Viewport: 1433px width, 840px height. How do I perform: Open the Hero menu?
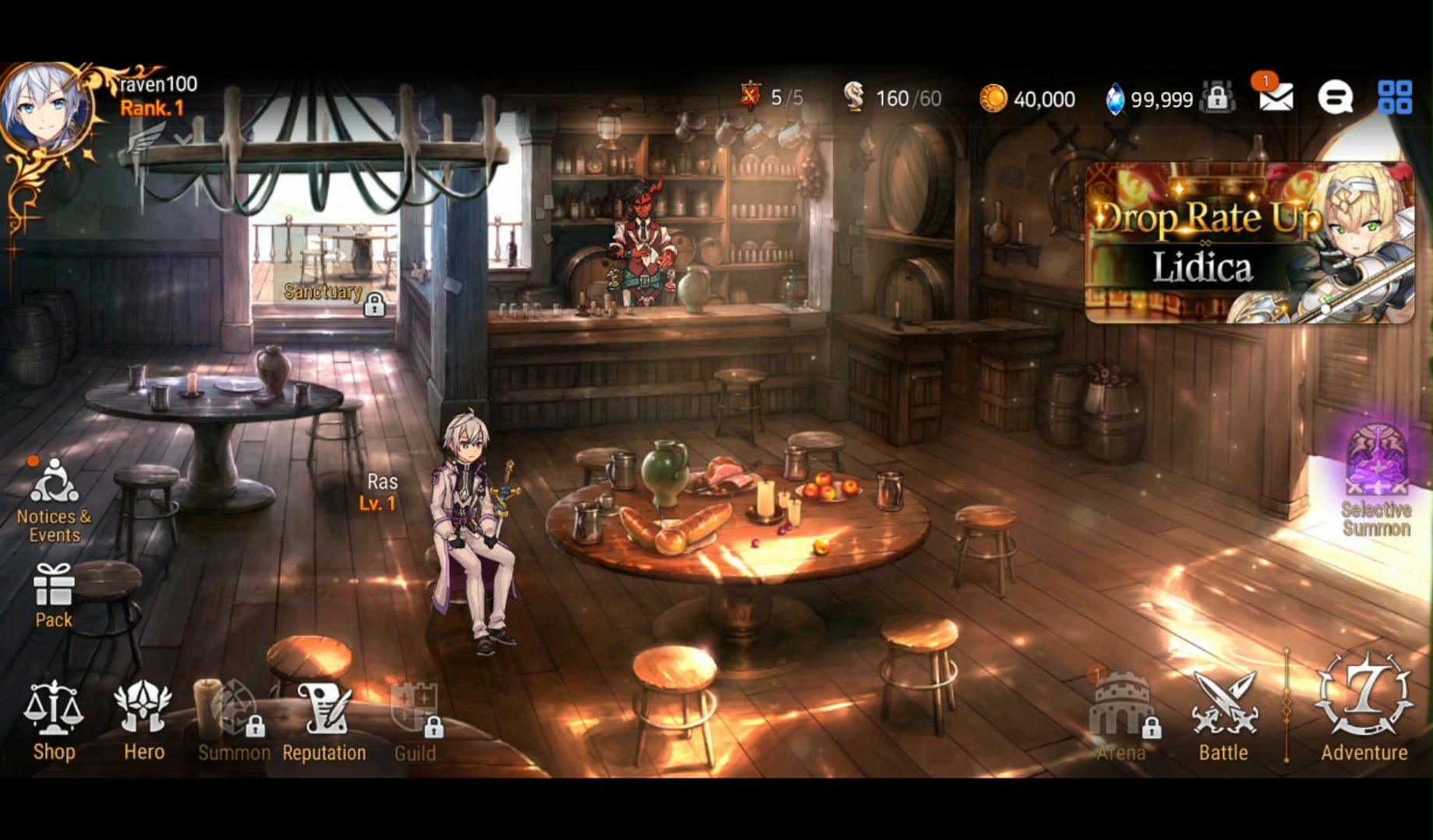pos(143,720)
